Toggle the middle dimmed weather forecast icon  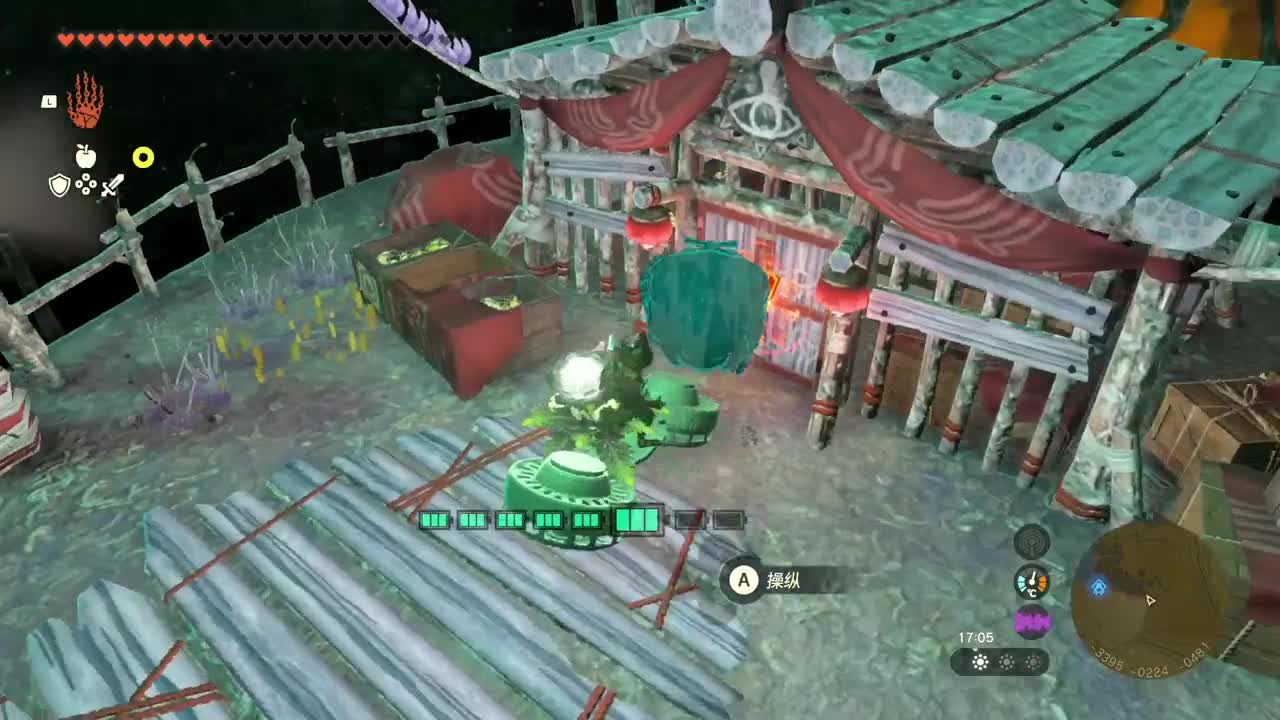1004,662
